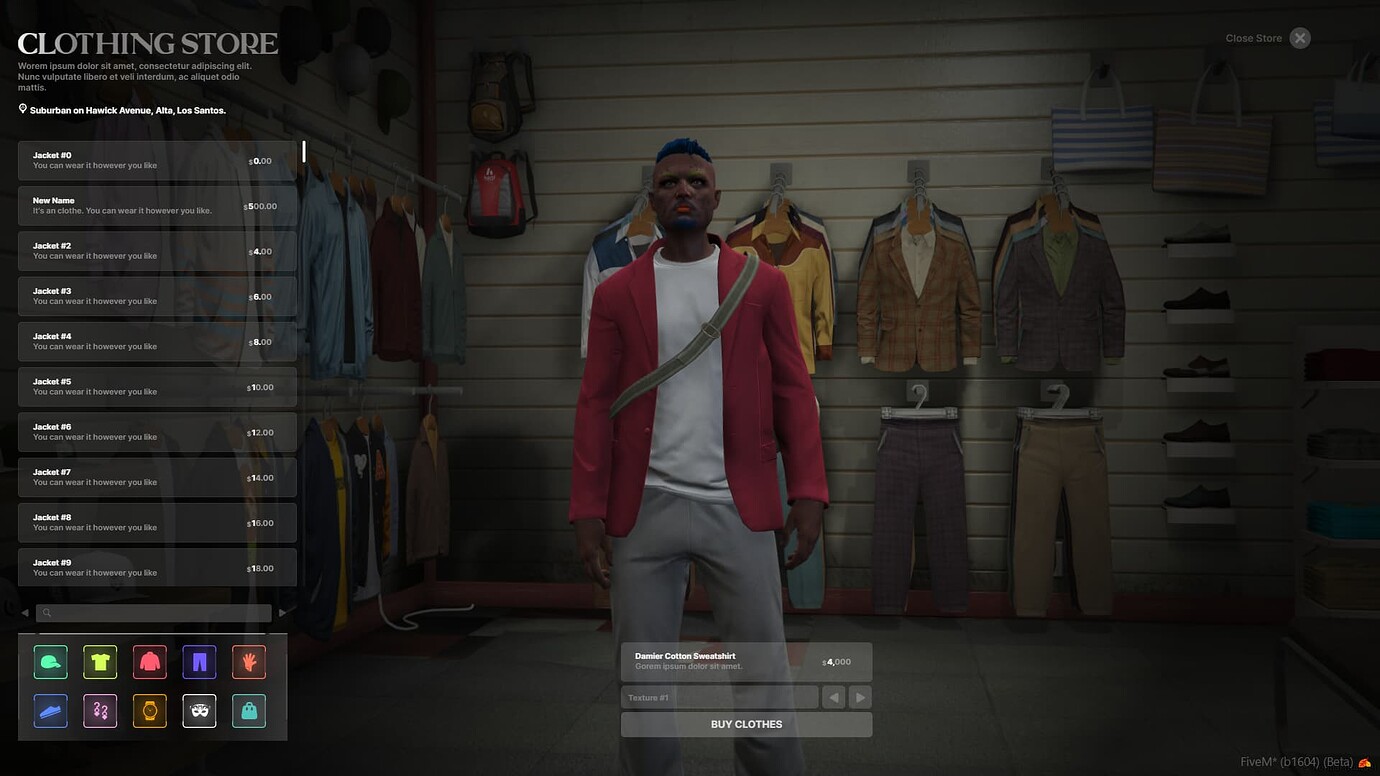Go back to the previous texture
Viewport: 1380px width, 776px height.
click(x=833, y=696)
